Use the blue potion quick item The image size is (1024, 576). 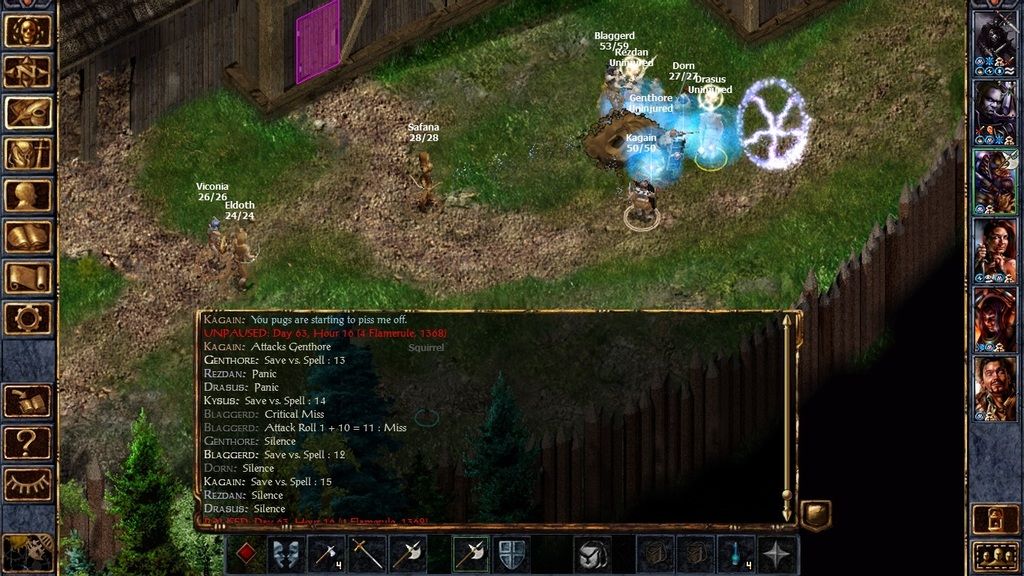[737, 553]
